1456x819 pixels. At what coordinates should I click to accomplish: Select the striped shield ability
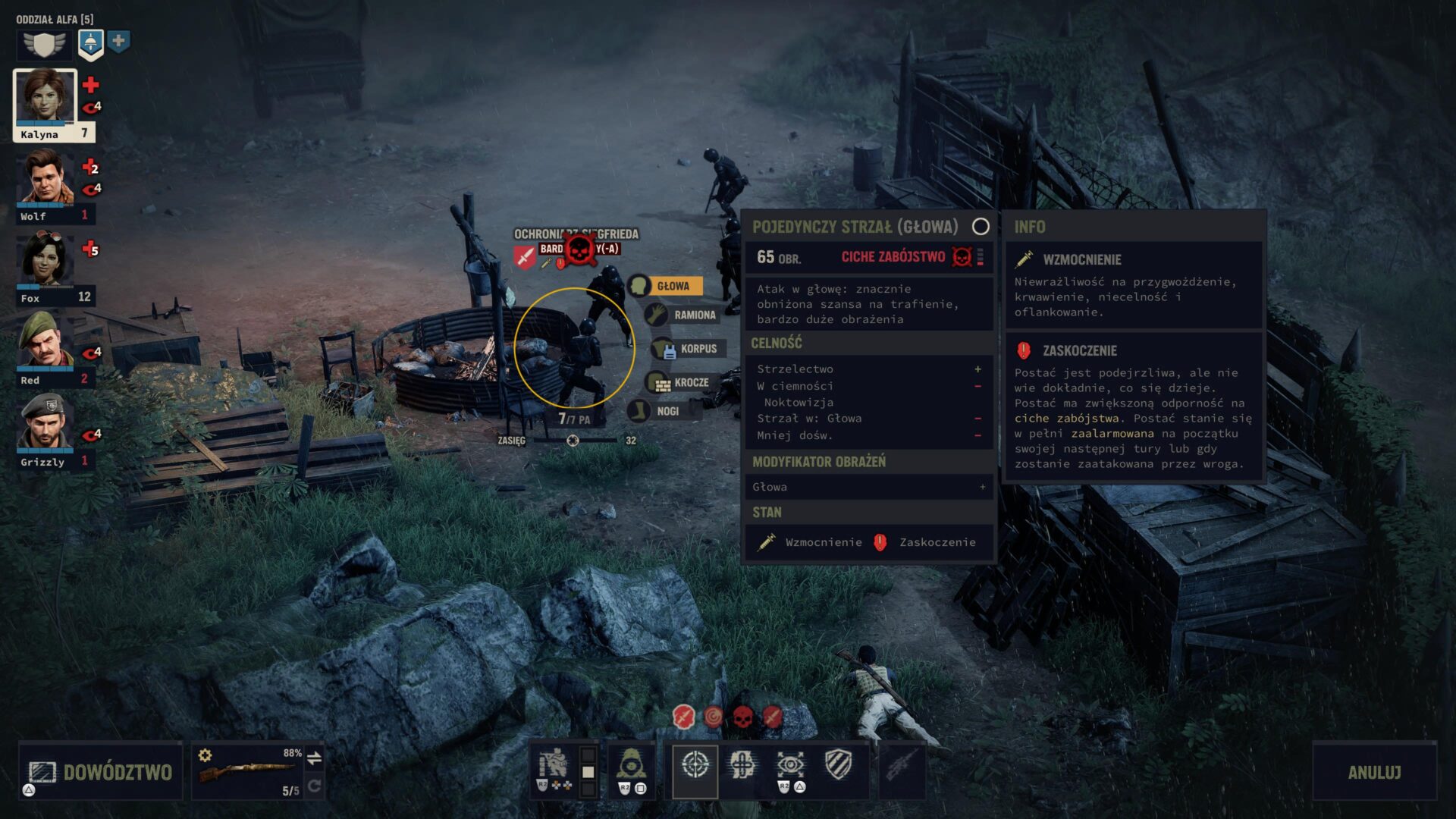click(x=838, y=764)
